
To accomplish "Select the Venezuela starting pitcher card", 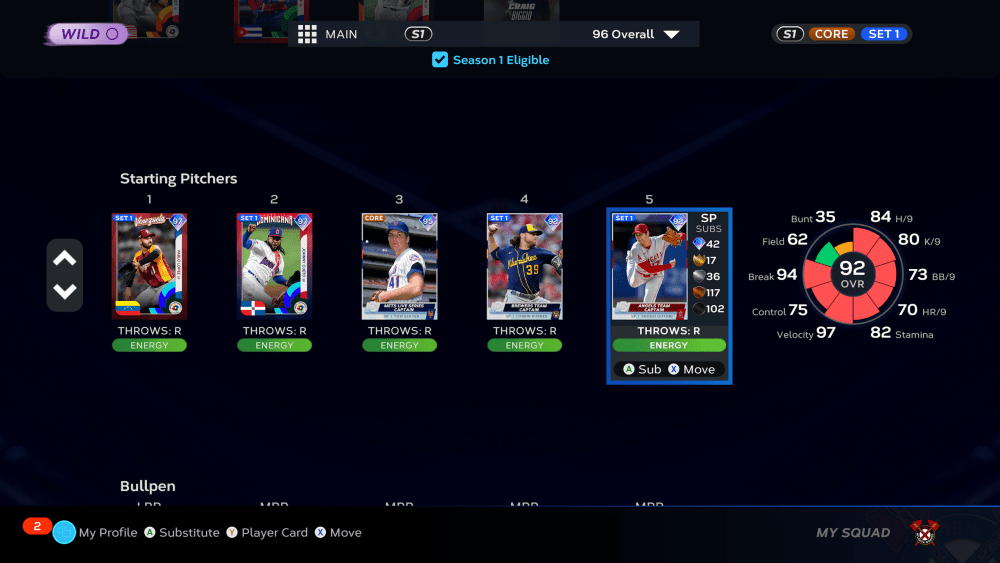I will (x=150, y=266).
